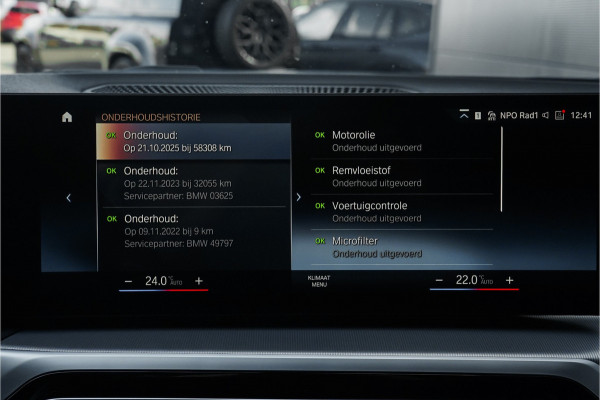Click the right-pointing arrow between panels
This screenshot has height=400, width=600.
pyautogui.click(x=298, y=197)
